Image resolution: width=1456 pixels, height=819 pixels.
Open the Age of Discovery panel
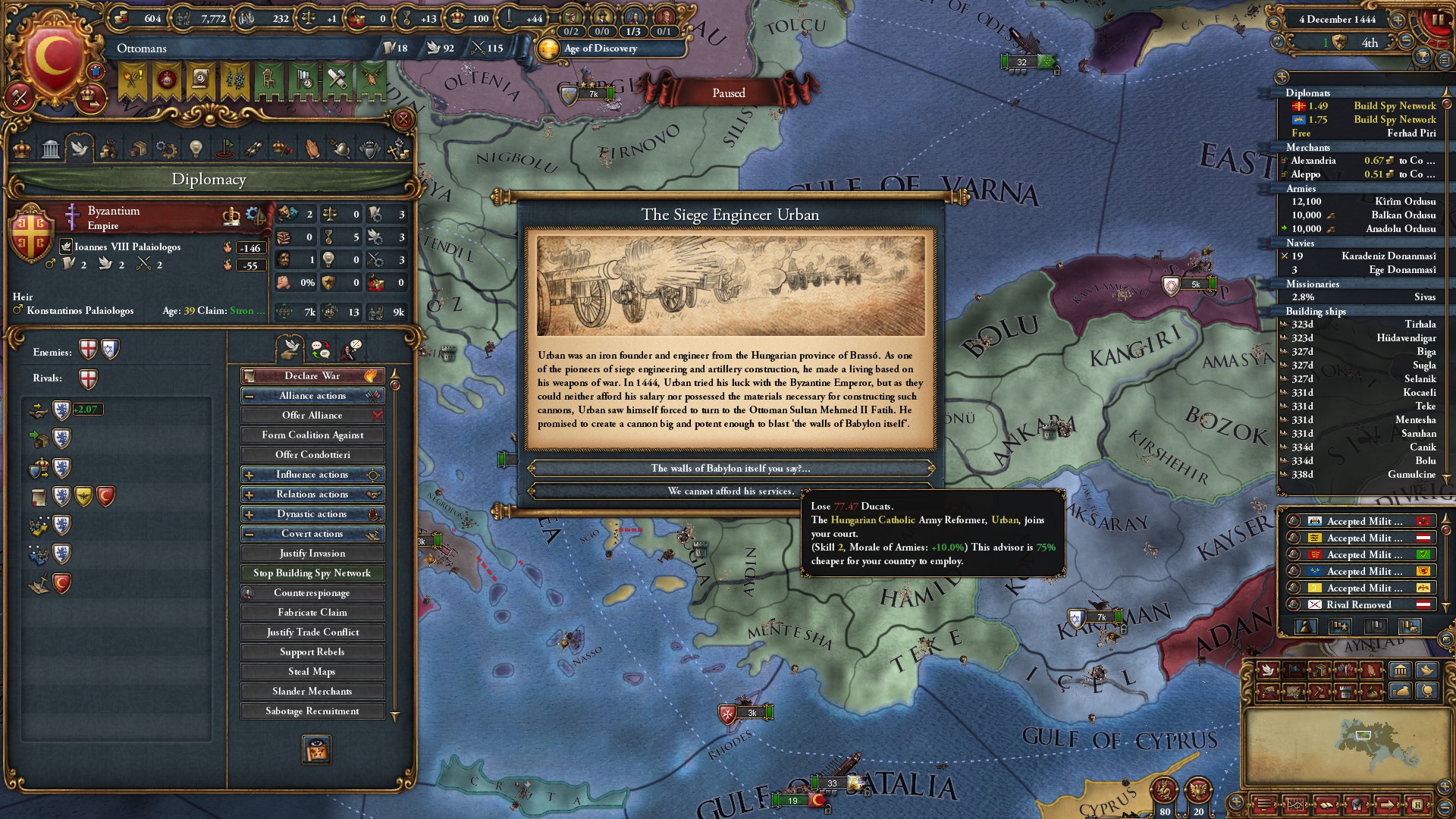[x=600, y=49]
